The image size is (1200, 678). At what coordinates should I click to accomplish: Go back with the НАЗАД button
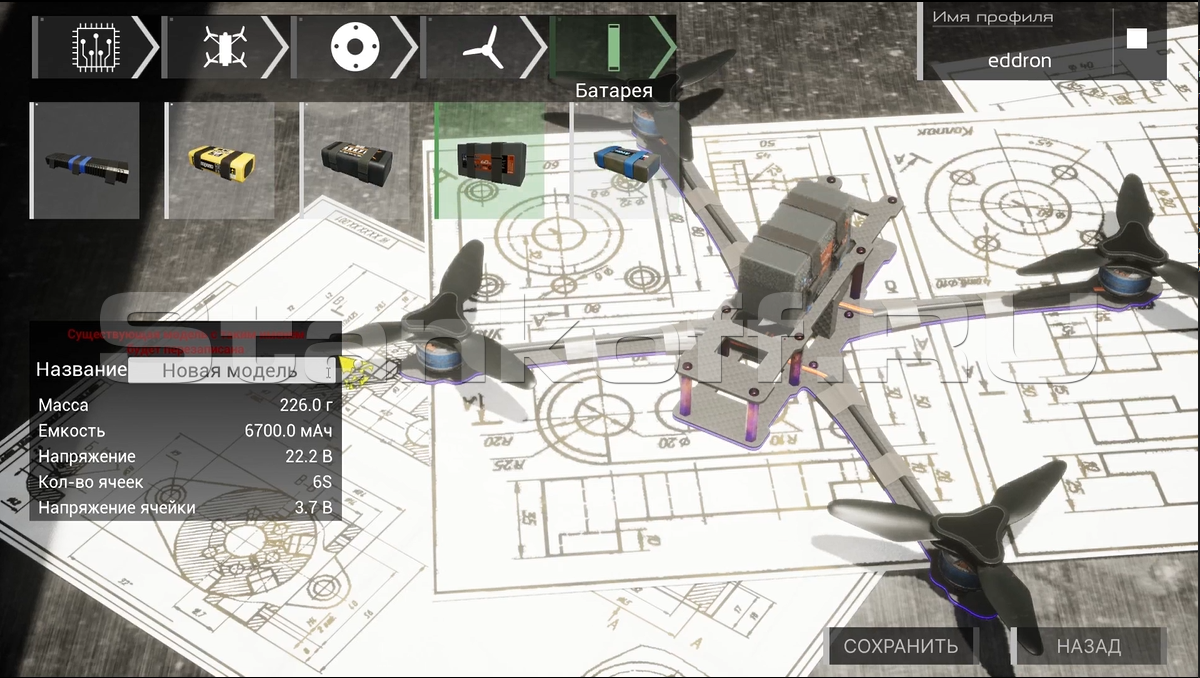click(x=1089, y=646)
